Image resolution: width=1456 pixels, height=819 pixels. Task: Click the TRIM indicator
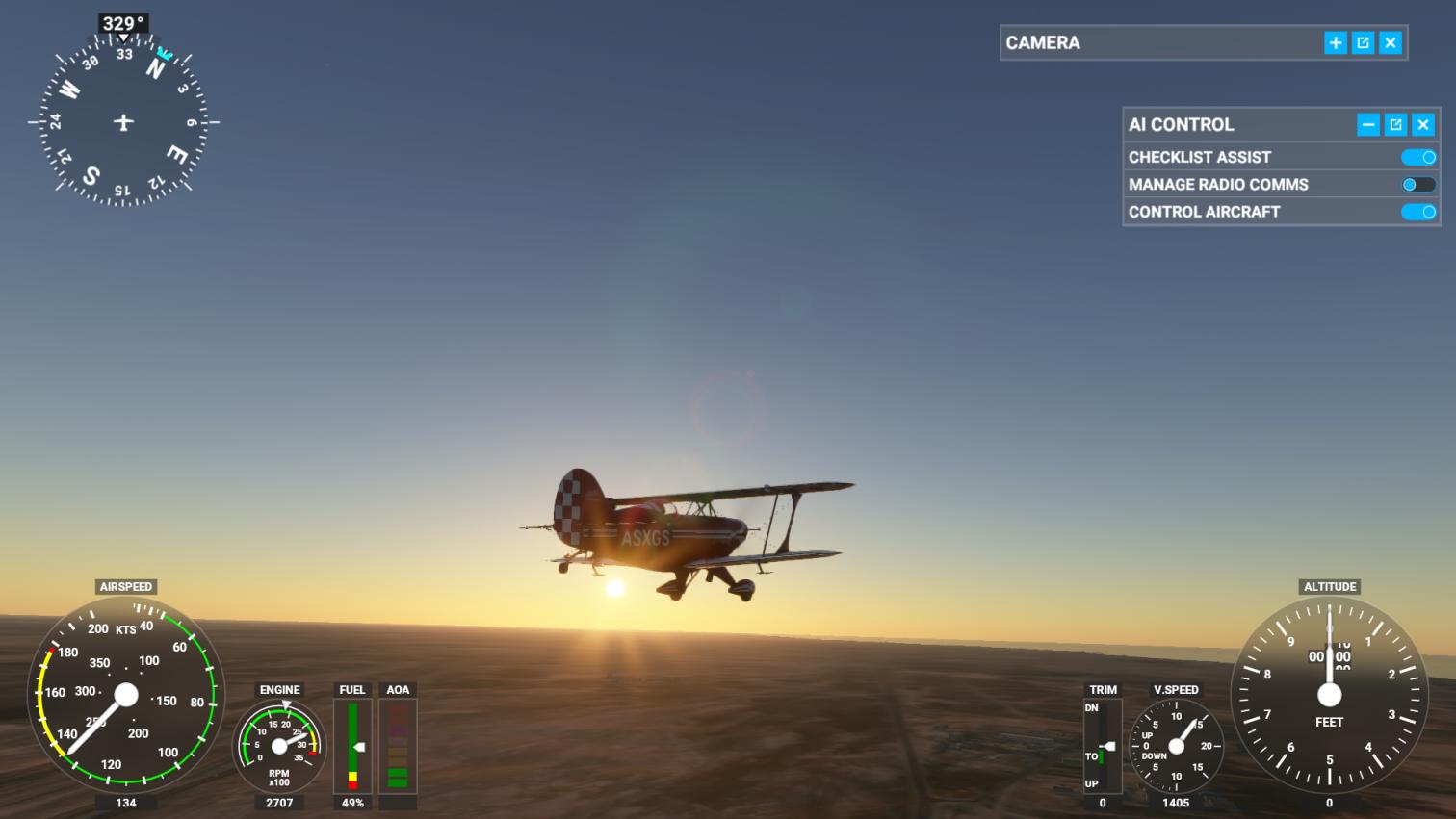pyautogui.click(x=1102, y=746)
